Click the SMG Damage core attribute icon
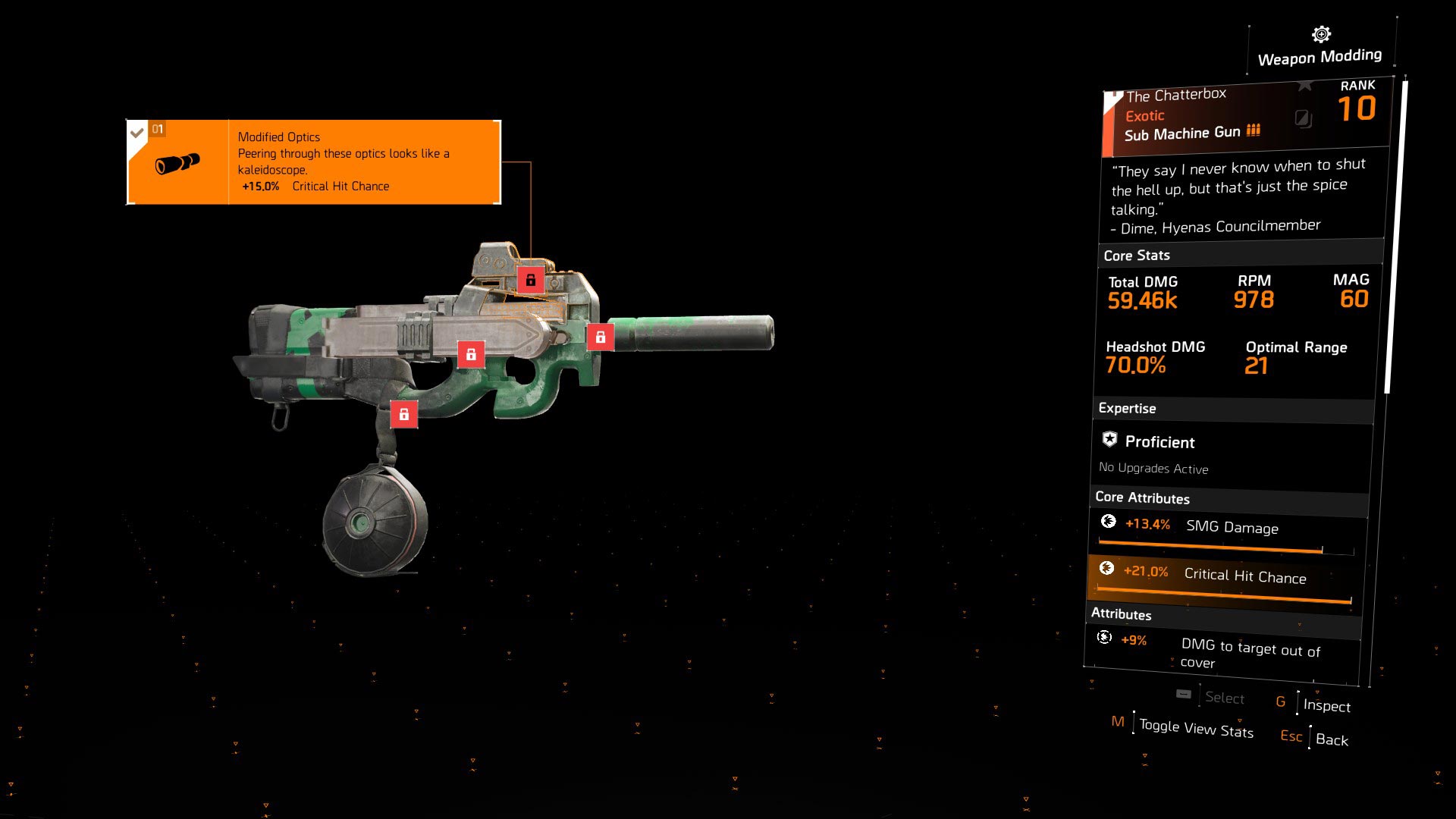The image size is (1456, 819). 1109,522
